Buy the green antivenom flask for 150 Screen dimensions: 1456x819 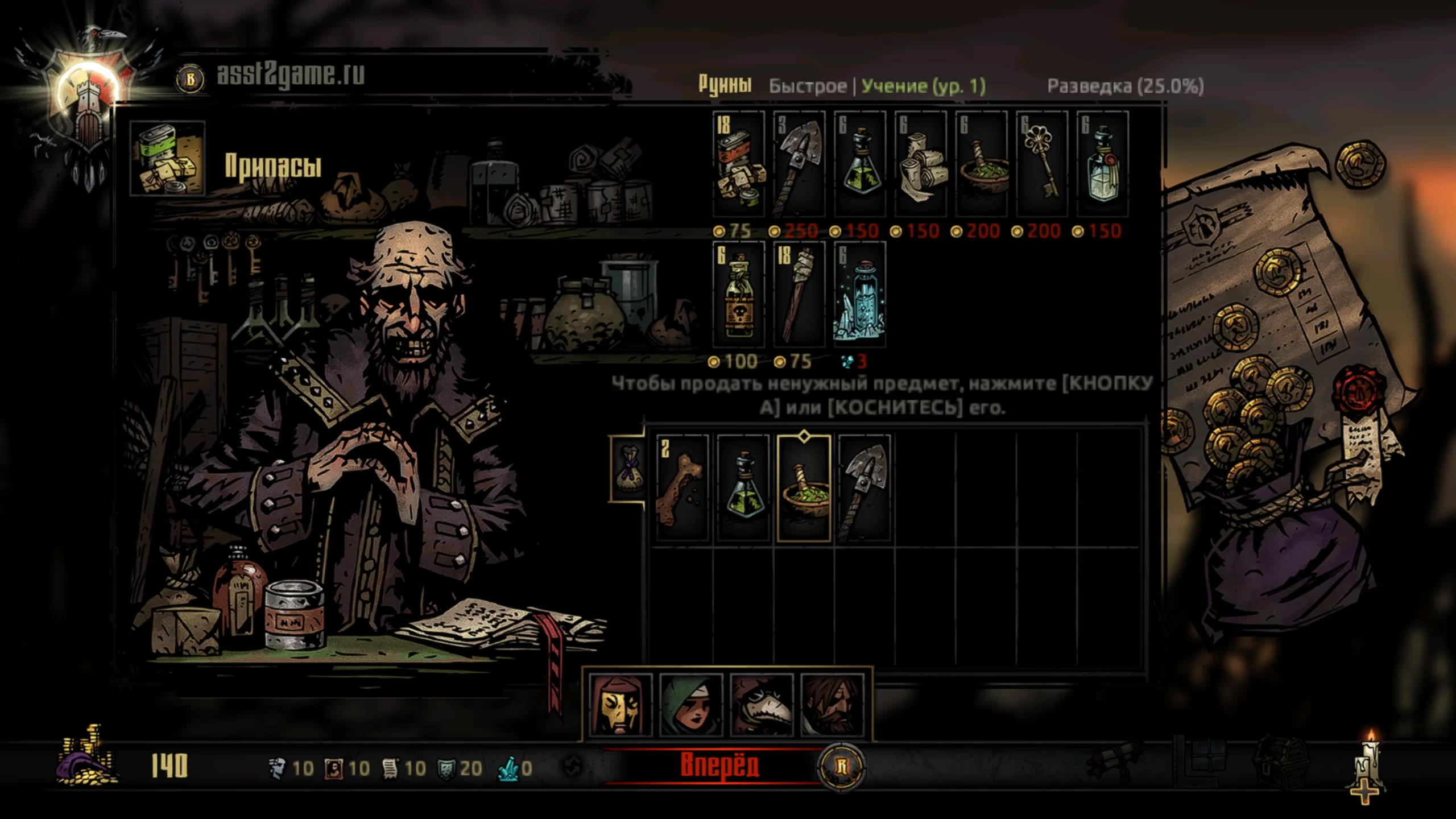point(860,164)
